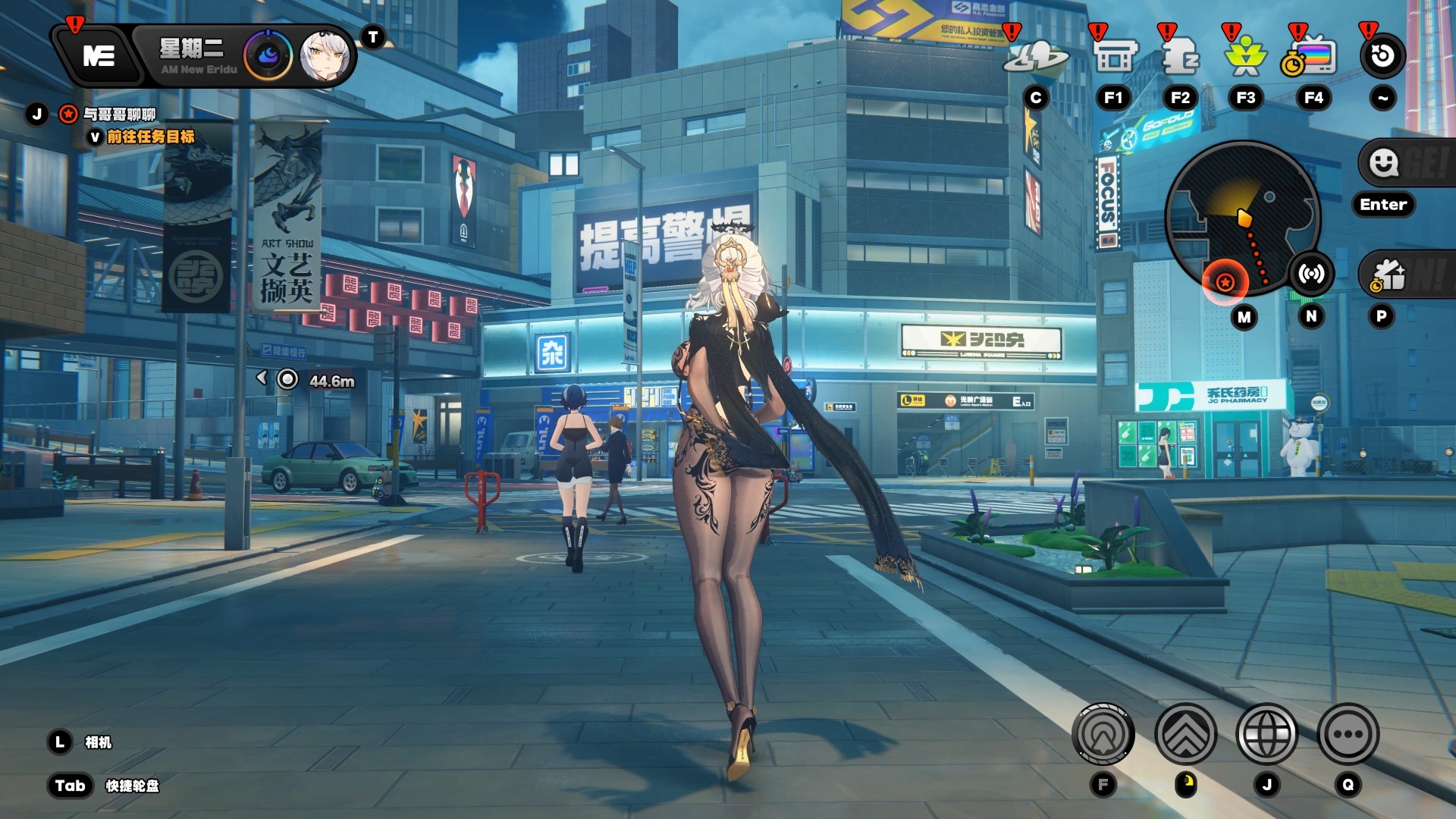Open the storefront shop icon

[x=1115, y=57]
